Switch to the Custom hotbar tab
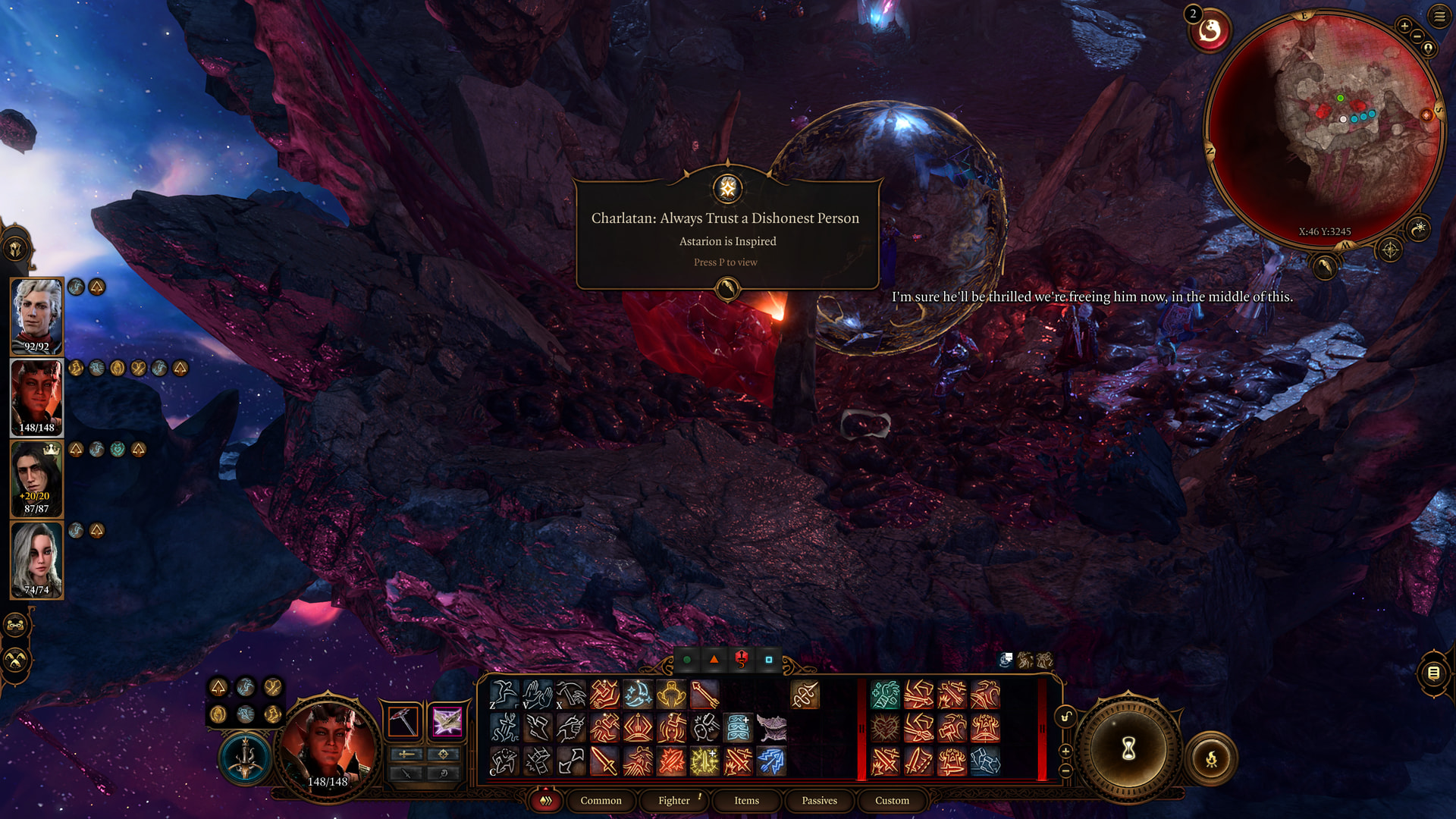The height and width of the screenshot is (819, 1456). 892,800
